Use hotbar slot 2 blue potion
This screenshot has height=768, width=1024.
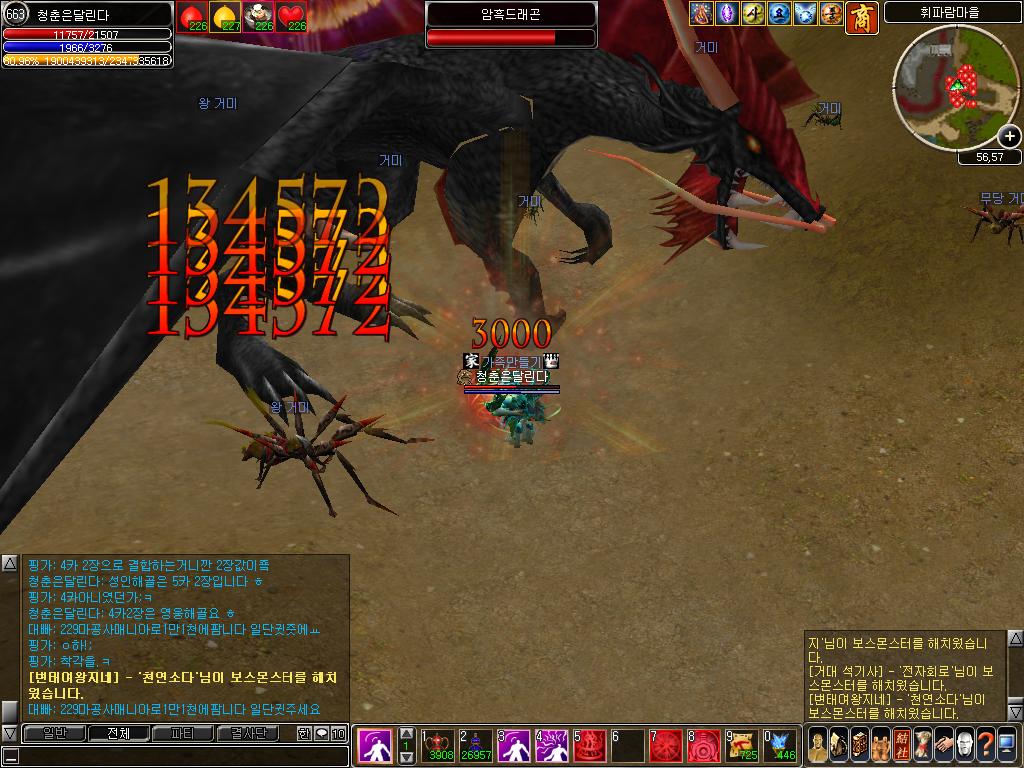click(476, 745)
